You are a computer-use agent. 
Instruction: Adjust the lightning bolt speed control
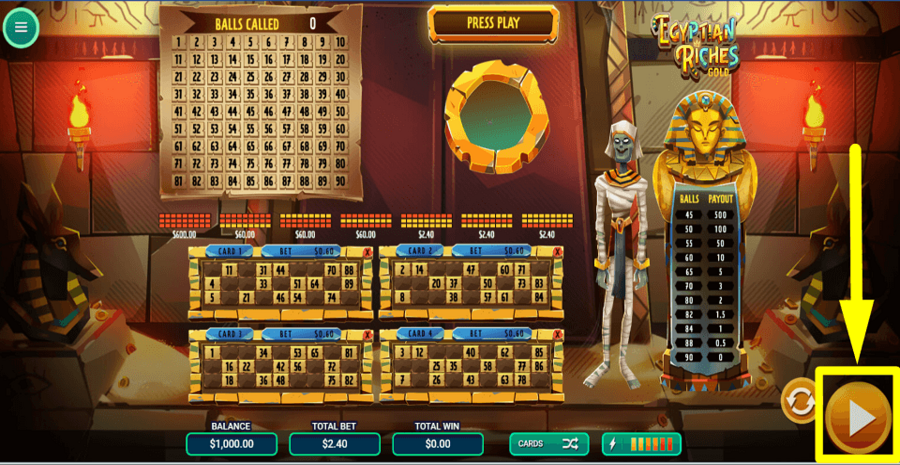(641, 443)
